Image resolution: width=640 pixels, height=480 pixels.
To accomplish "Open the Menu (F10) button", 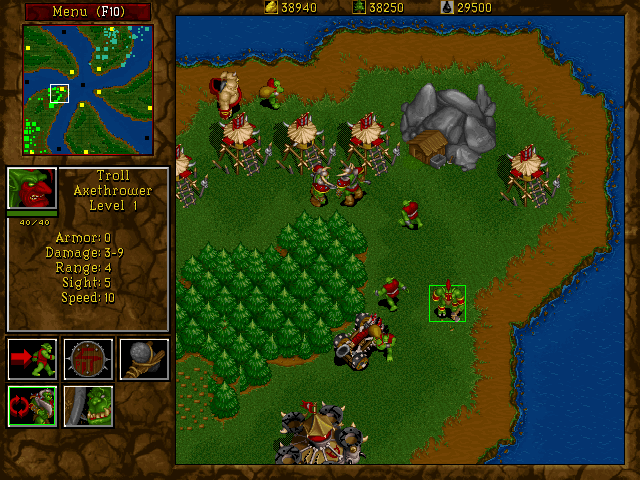I will (87, 11).
